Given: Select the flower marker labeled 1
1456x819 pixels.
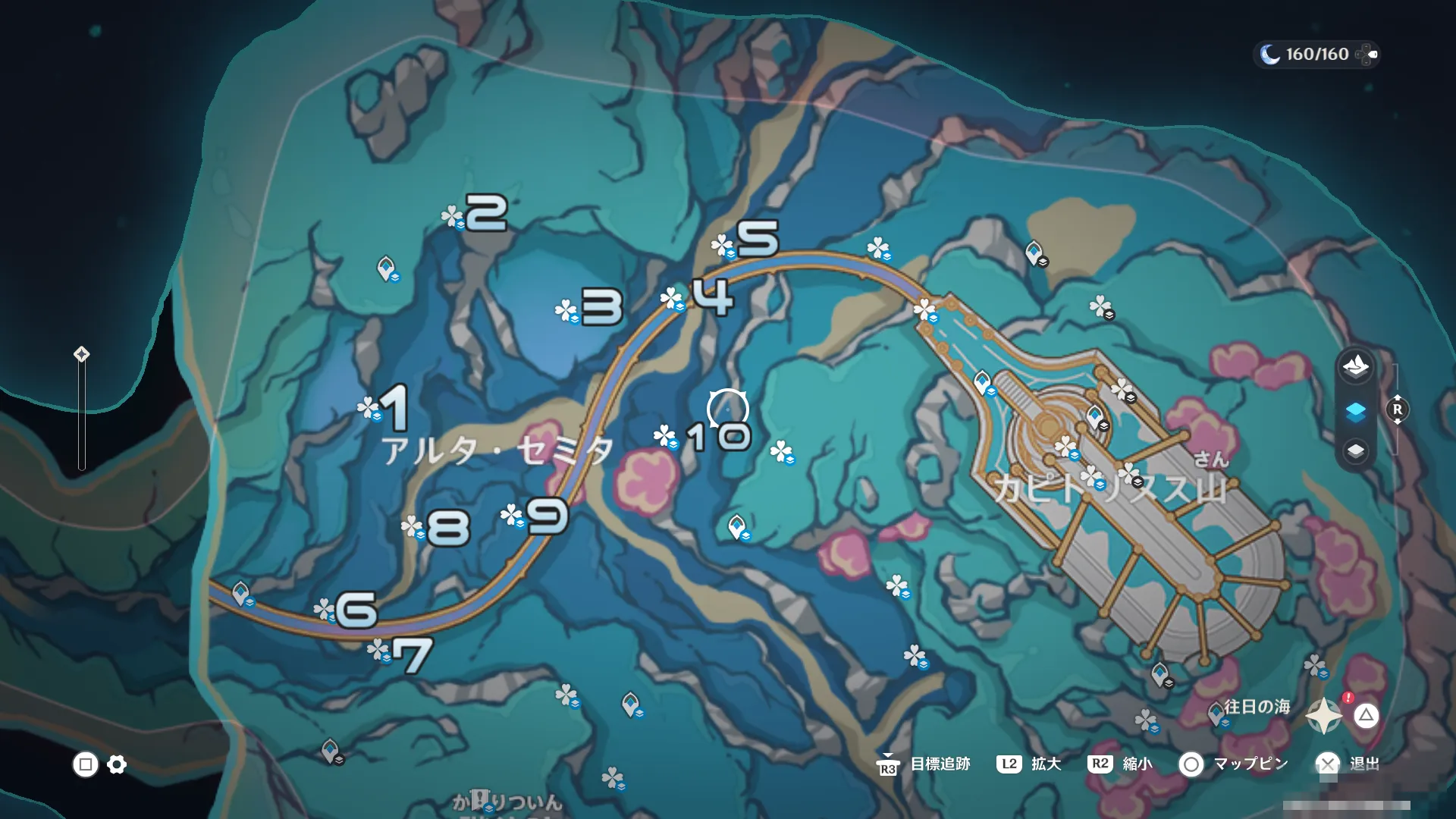Looking at the screenshot, I should pyautogui.click(x=369, y=408).
